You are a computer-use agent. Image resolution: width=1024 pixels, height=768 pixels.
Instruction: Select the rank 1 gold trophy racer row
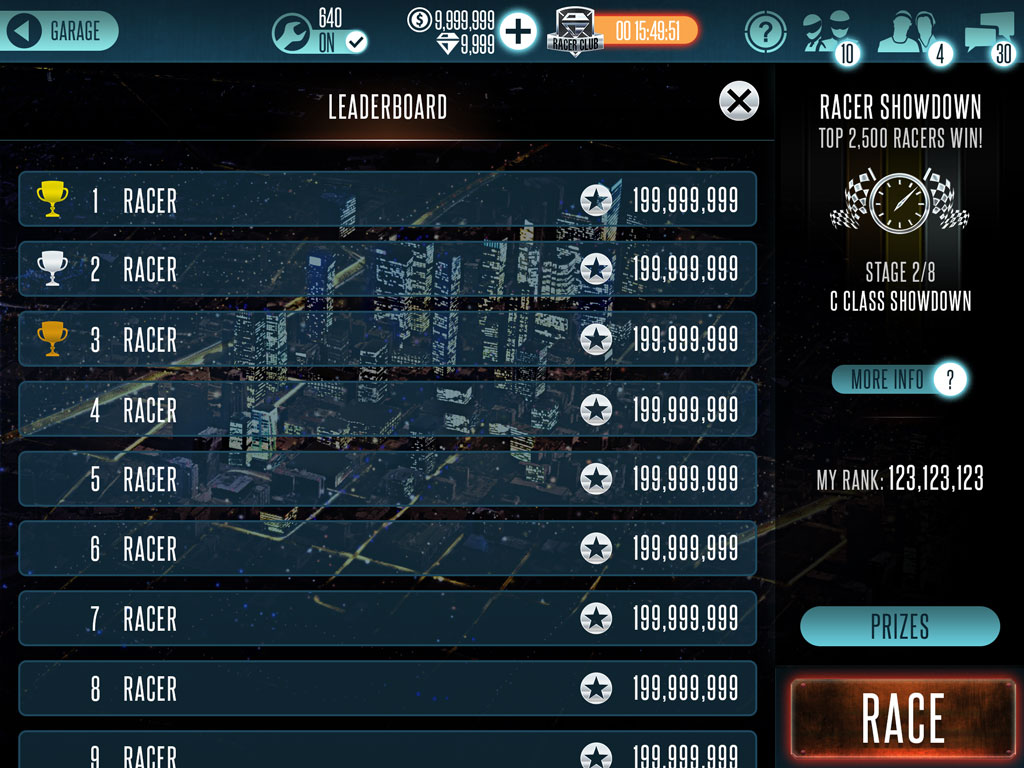387,200
